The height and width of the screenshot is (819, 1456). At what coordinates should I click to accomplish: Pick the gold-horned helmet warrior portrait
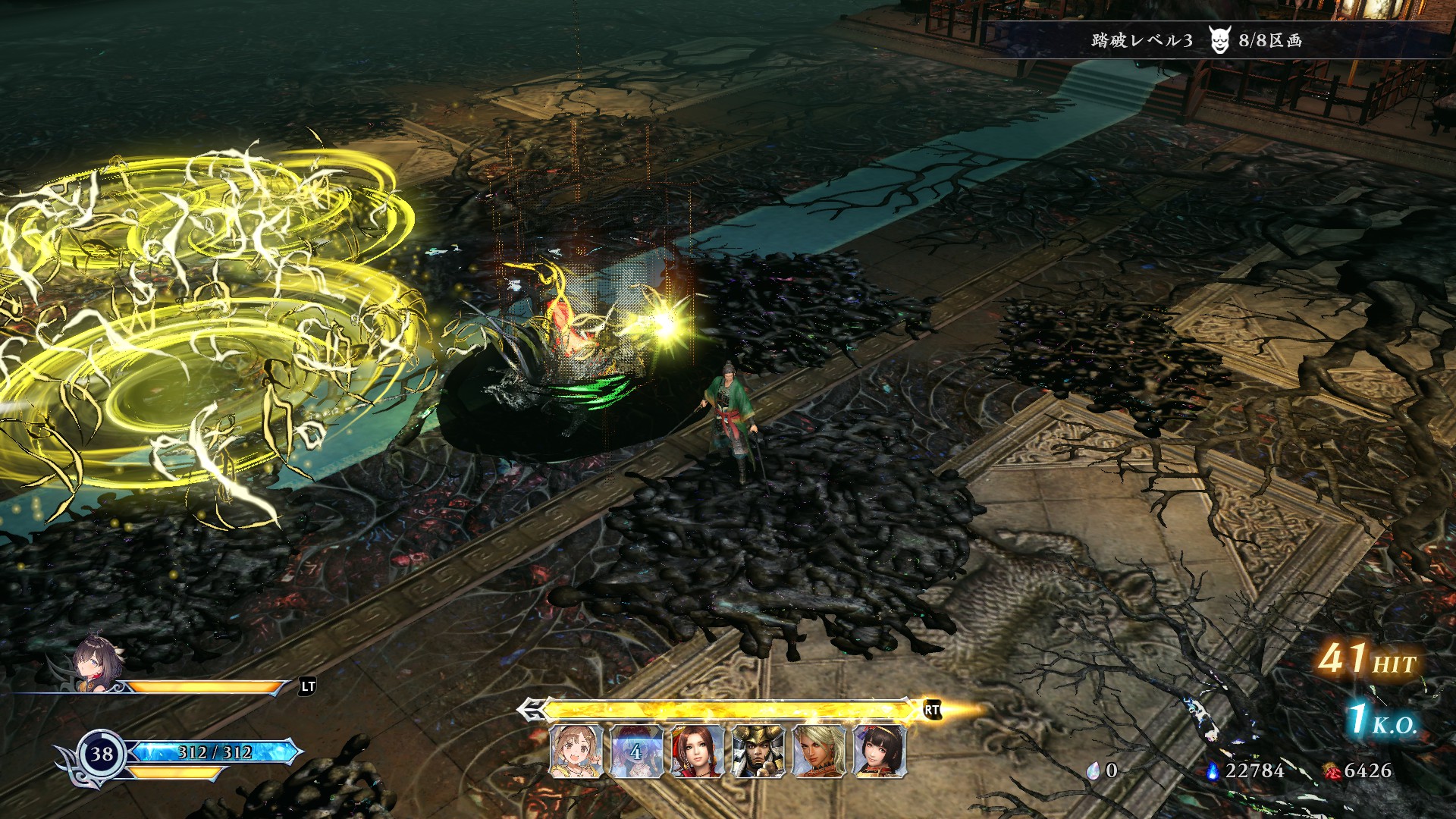click(758, 752)
